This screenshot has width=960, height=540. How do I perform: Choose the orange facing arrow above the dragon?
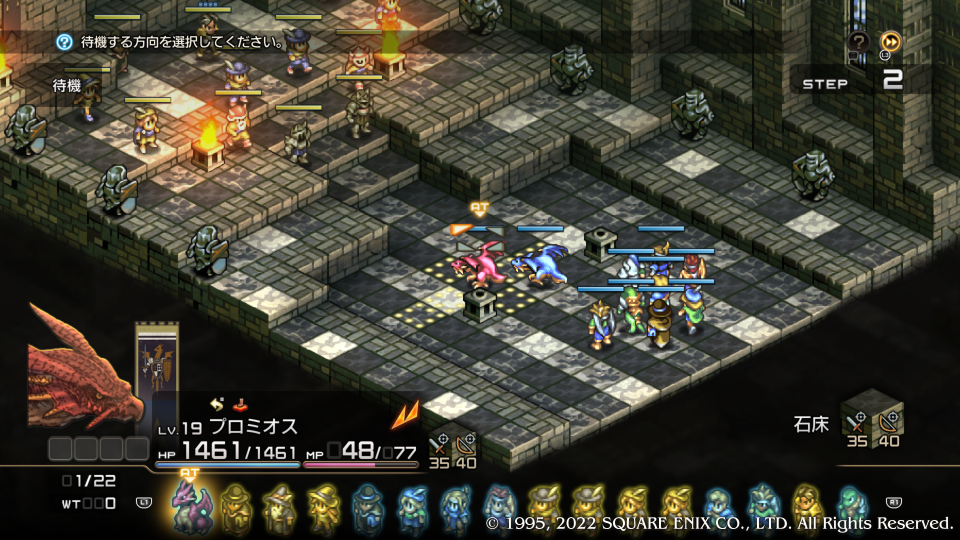[461, 229]
